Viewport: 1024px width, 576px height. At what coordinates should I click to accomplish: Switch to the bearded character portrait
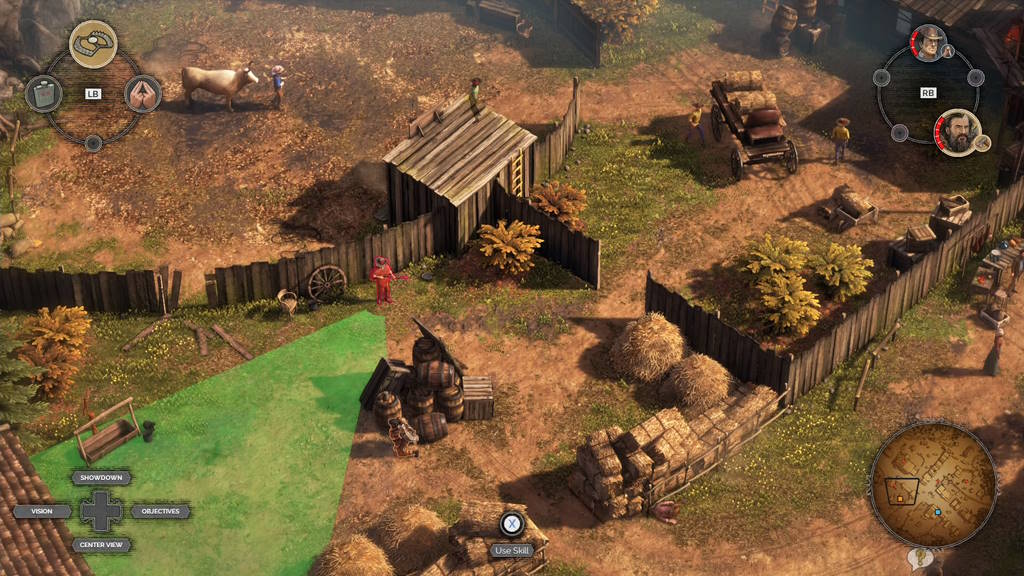[x=957, y=132]
